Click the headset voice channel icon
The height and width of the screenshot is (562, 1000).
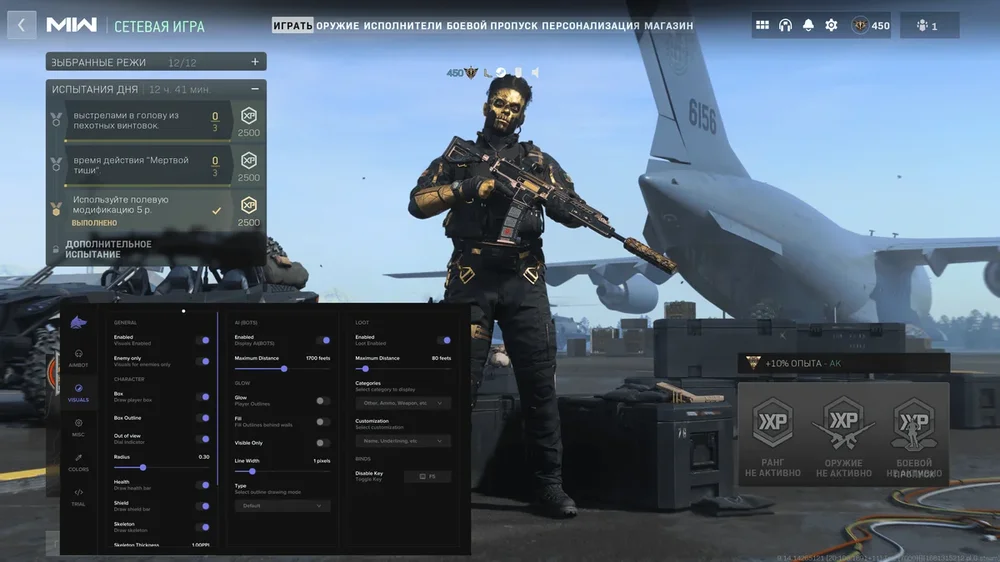(x=785, y=25)
